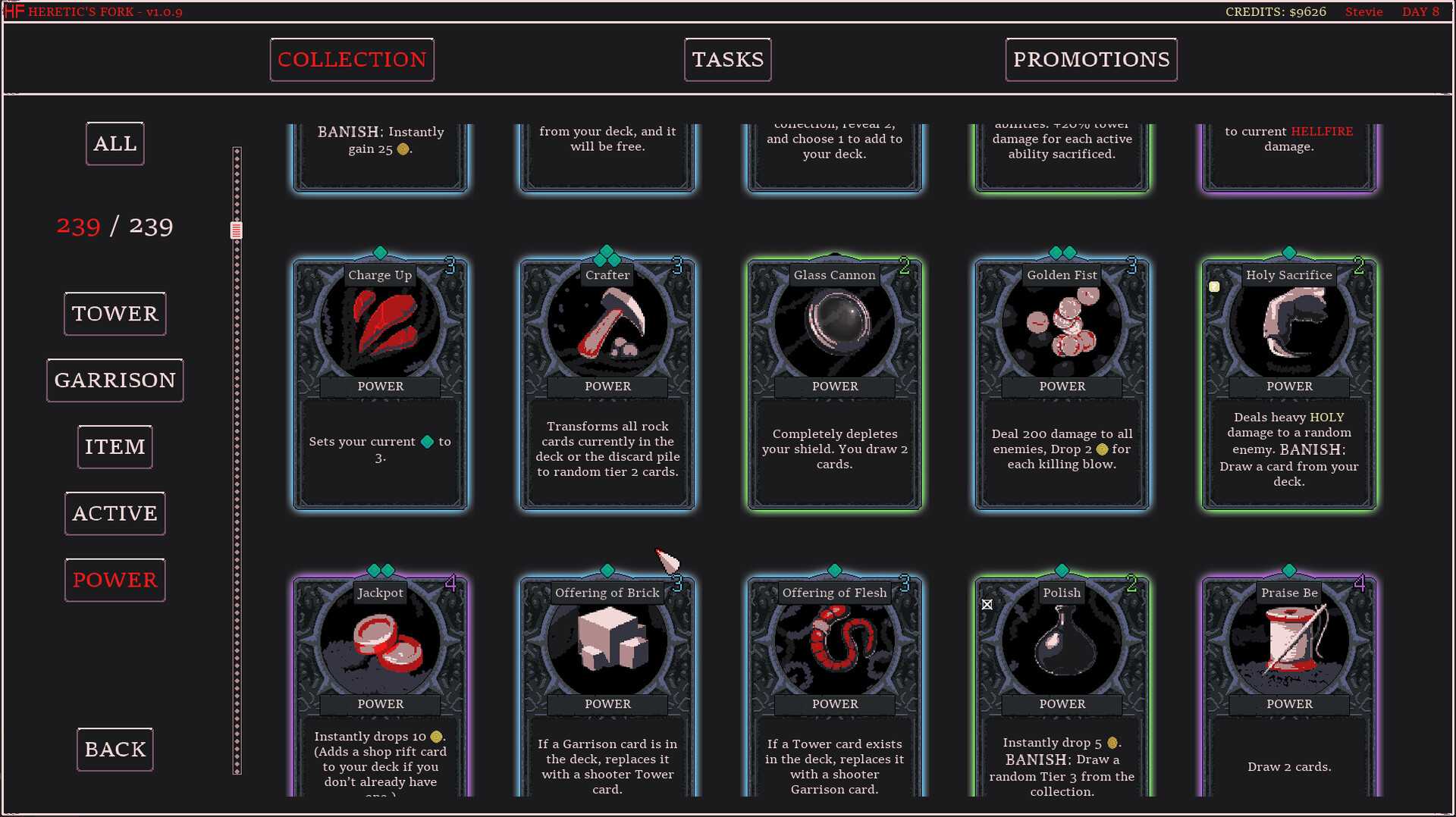This screenshot has height=817, width=1456.
Task: Select the thread spool art on Praise Be
Action: point(1288,642)
